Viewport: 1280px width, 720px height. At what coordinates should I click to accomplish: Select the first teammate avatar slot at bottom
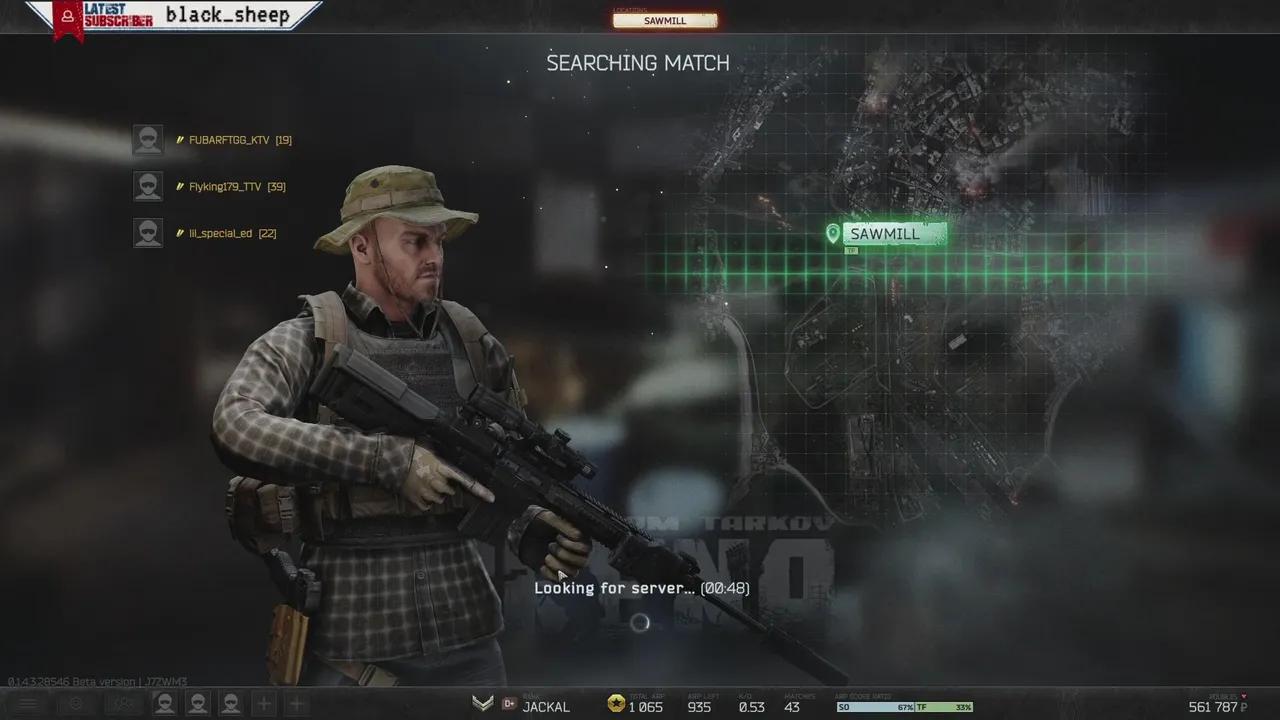coord(164,703)
